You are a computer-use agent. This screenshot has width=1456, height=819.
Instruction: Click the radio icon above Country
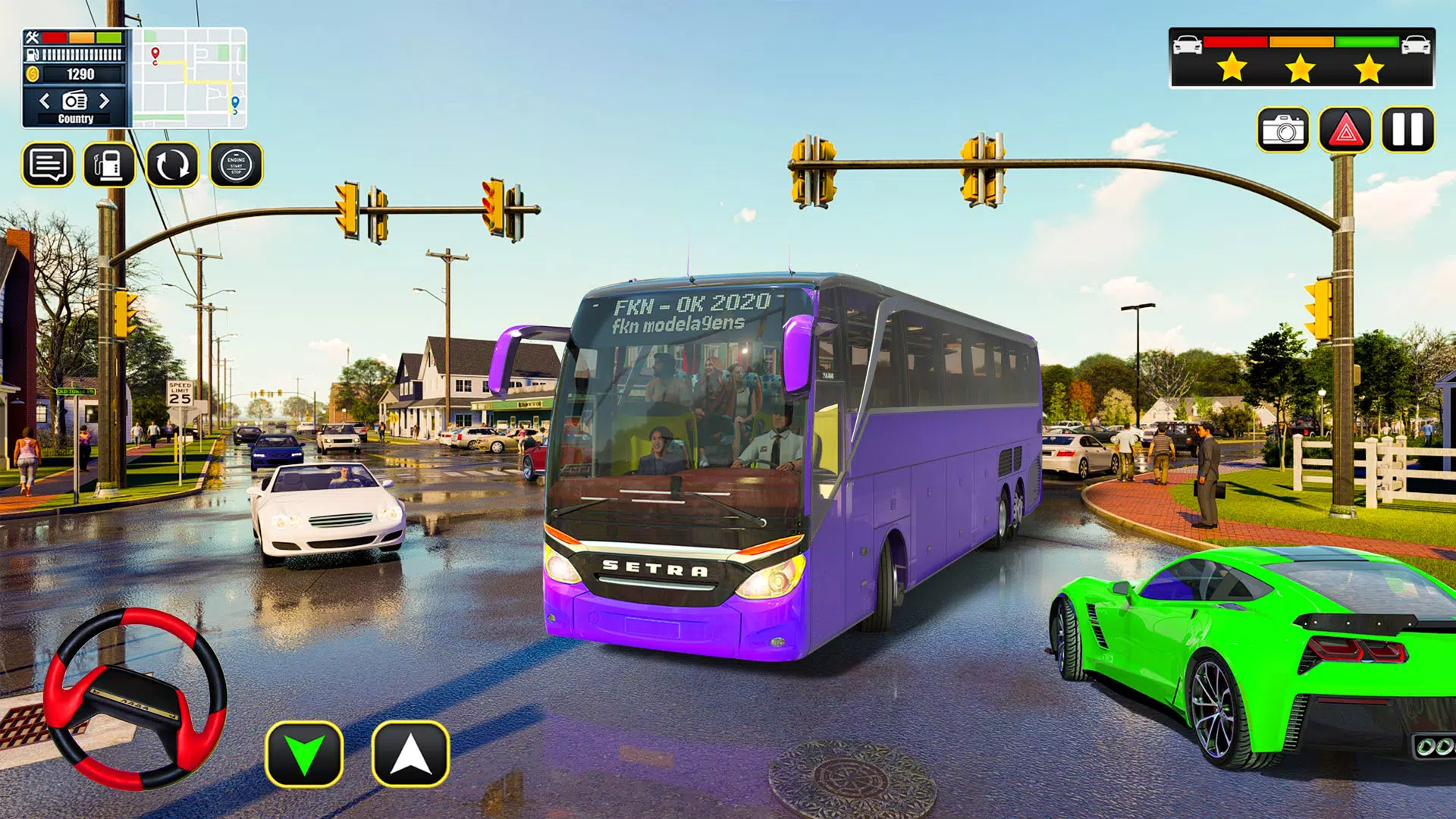[74, 101]
